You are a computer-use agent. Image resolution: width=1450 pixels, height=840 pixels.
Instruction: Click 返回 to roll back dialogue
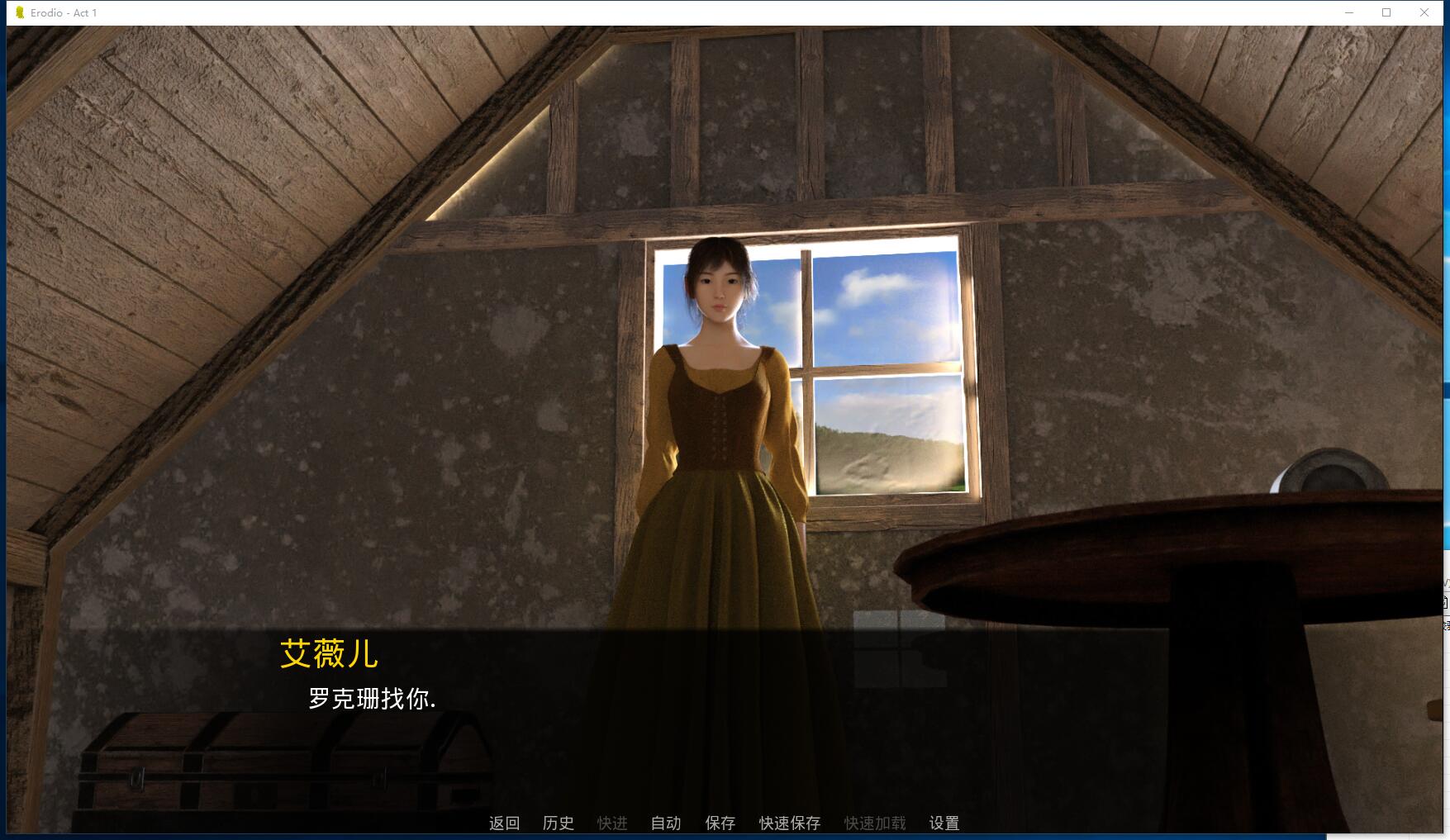(504, 823)
